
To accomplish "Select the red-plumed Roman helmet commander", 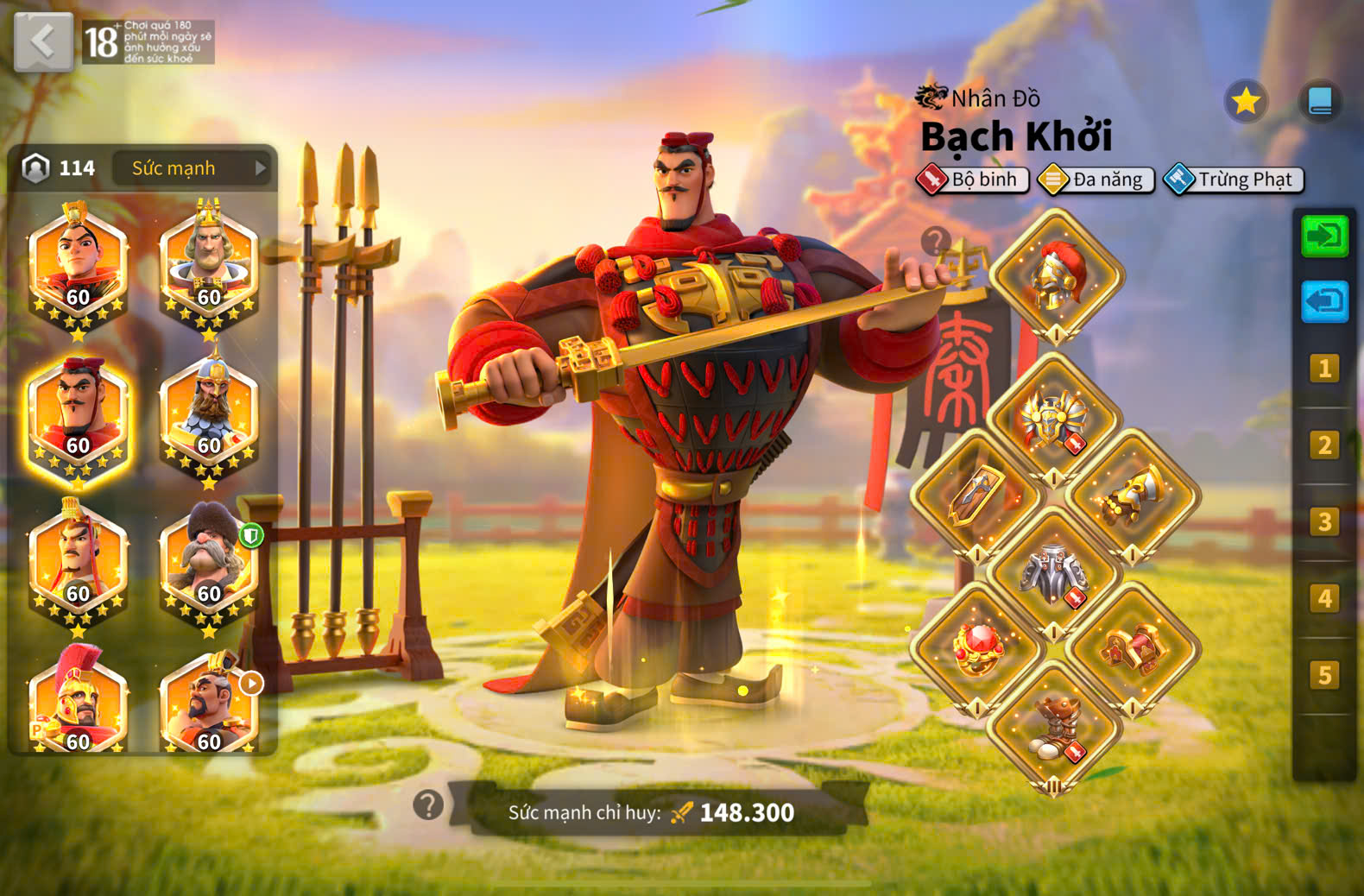I will 78,704.
